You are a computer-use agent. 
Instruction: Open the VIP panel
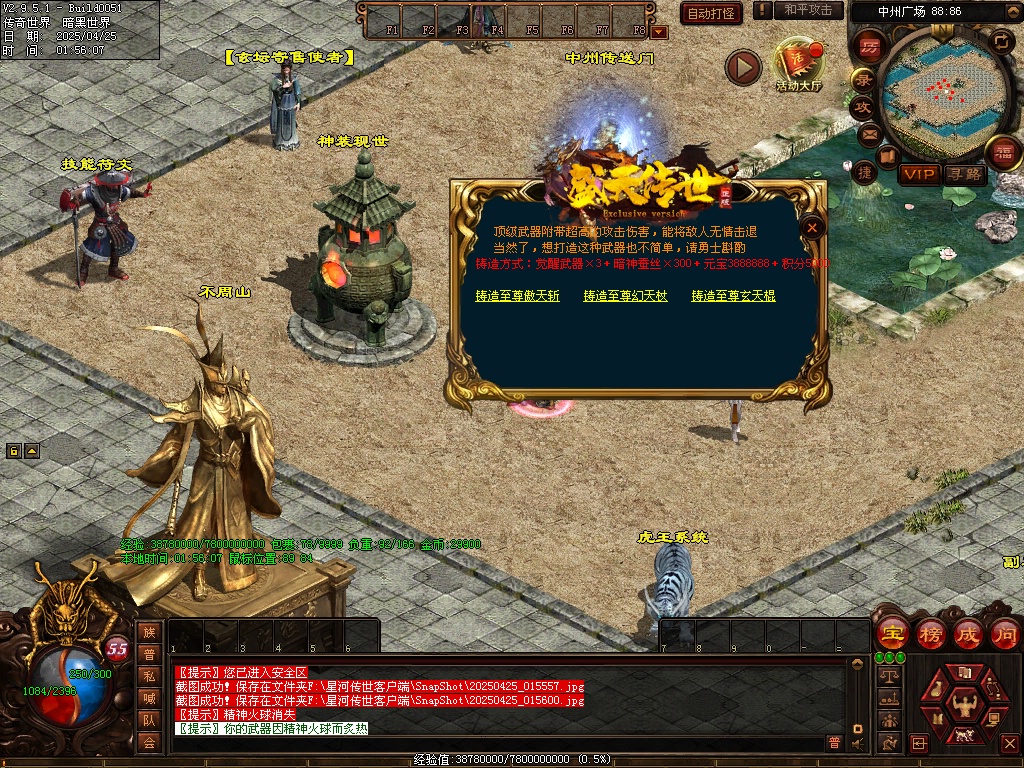pyautogui.click(x=919, y=174)
